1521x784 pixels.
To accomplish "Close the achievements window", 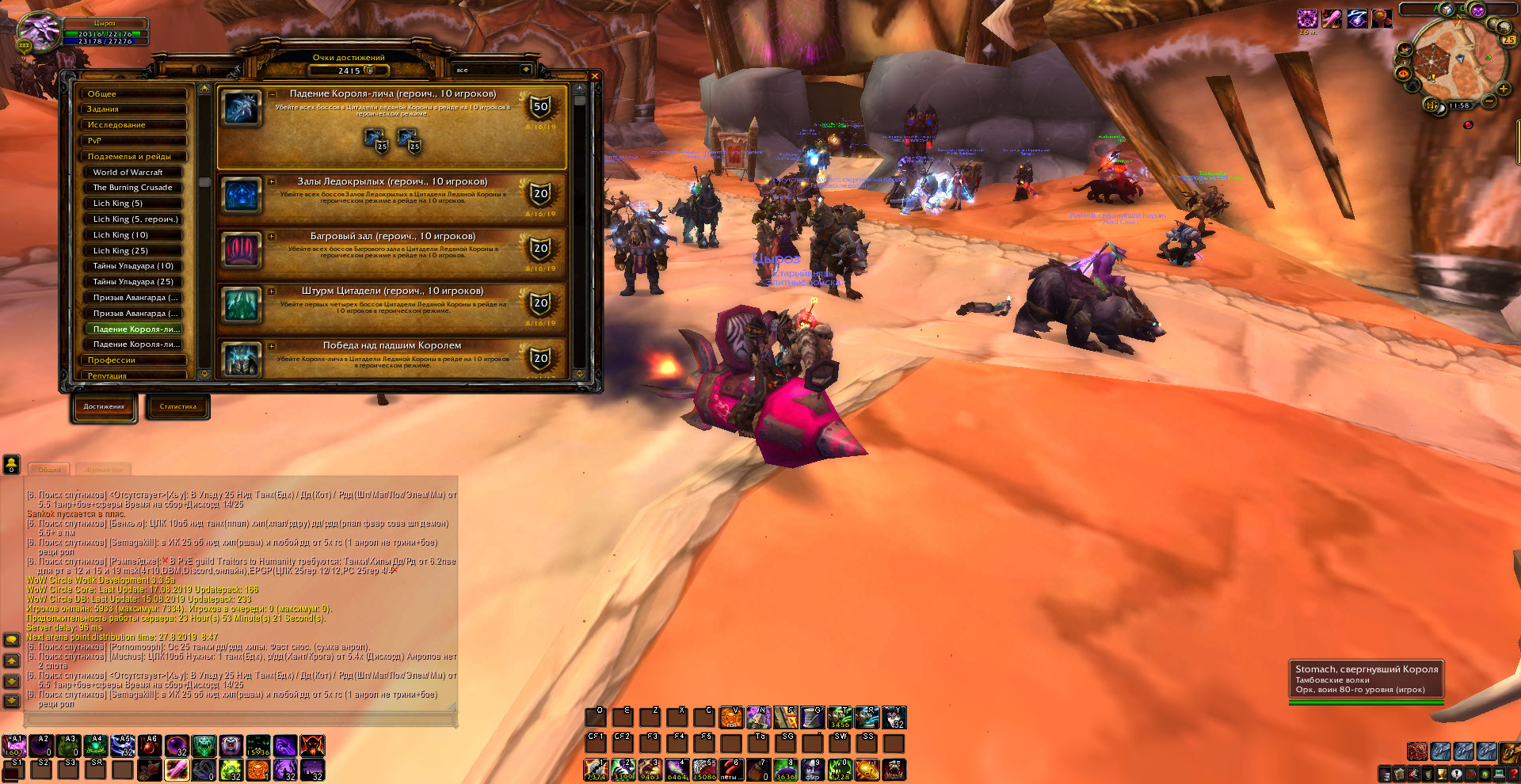I will (594, 76).
